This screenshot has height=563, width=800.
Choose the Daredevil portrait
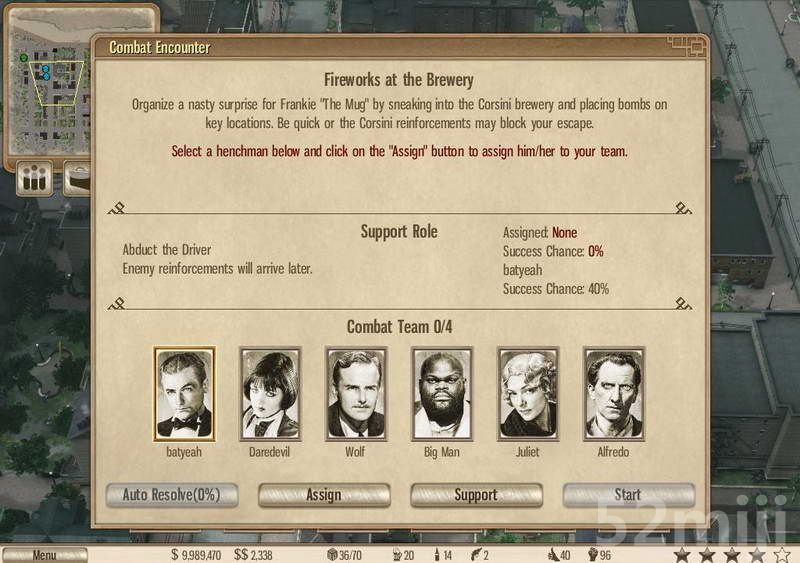click(270, 394)
